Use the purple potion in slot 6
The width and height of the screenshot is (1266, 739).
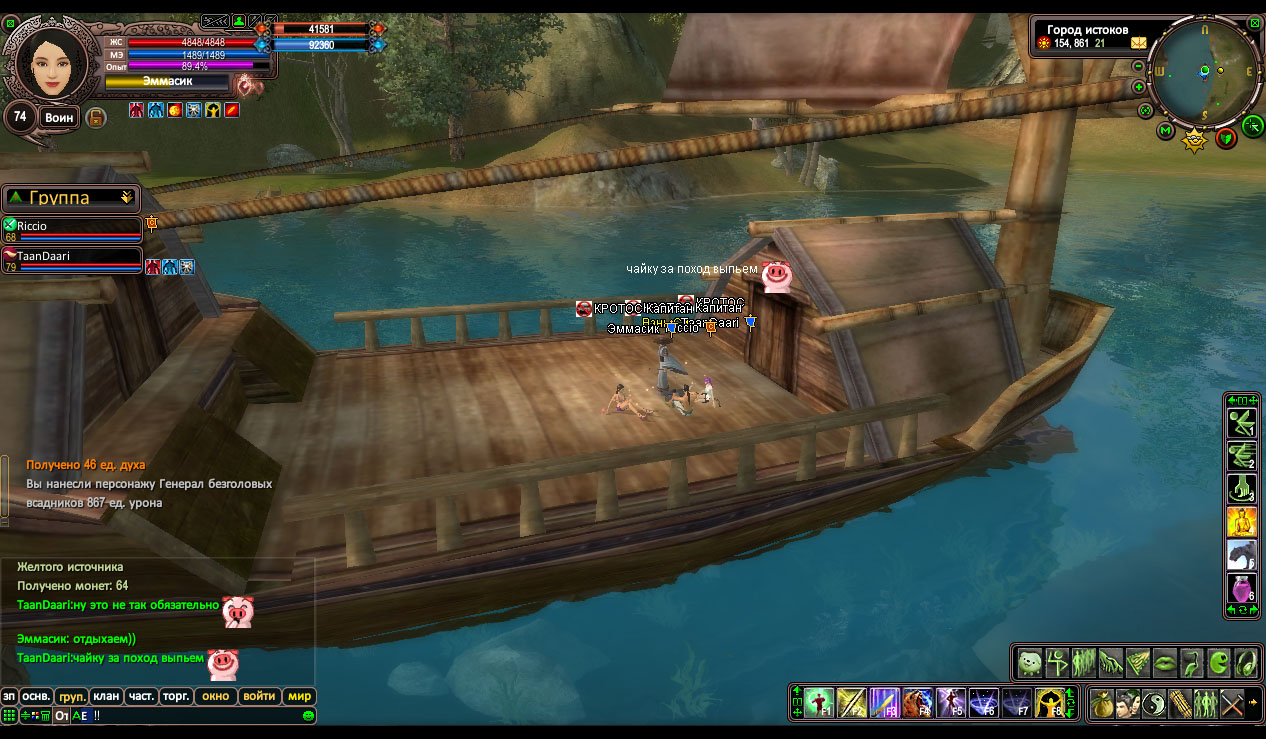coord(1241,587)
